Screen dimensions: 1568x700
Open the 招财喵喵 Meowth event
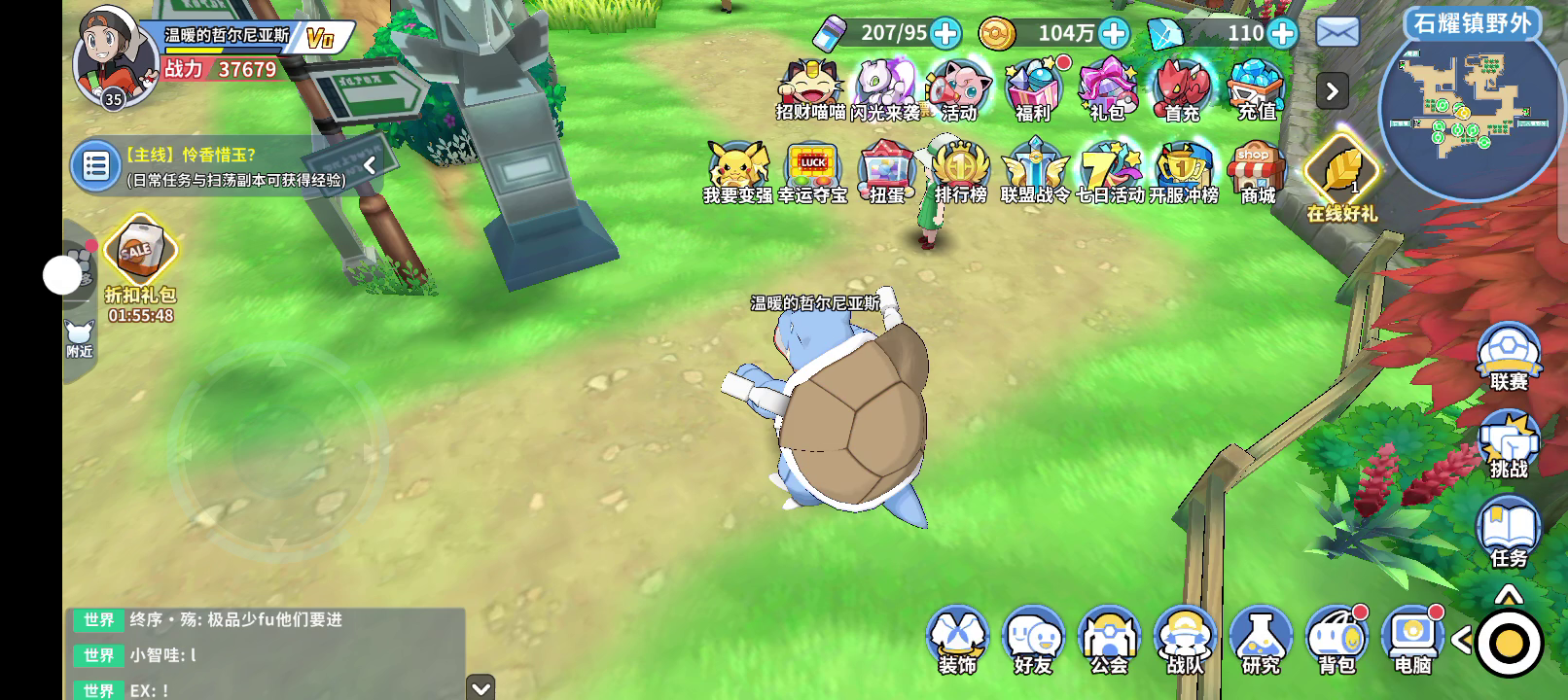pos(811,89)
